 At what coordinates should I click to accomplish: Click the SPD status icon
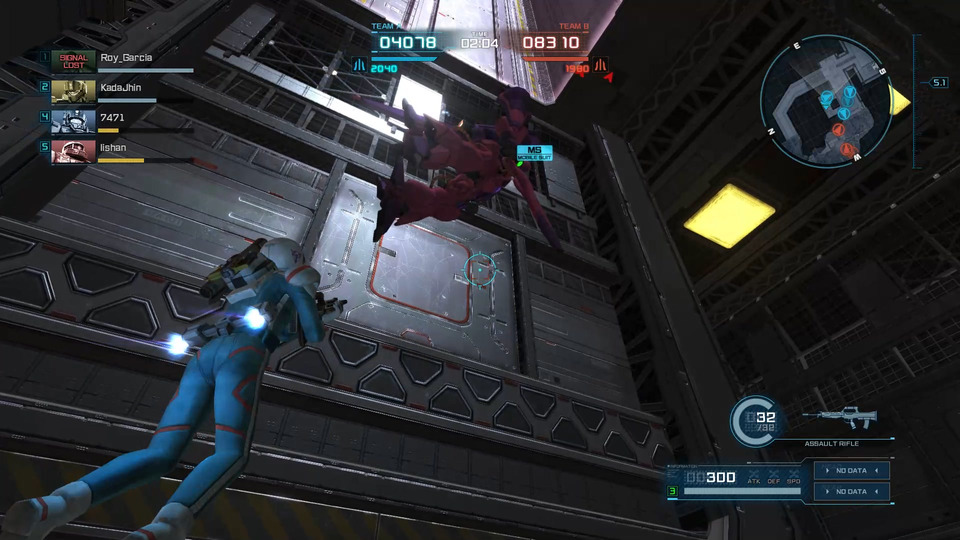pos(793,476)
